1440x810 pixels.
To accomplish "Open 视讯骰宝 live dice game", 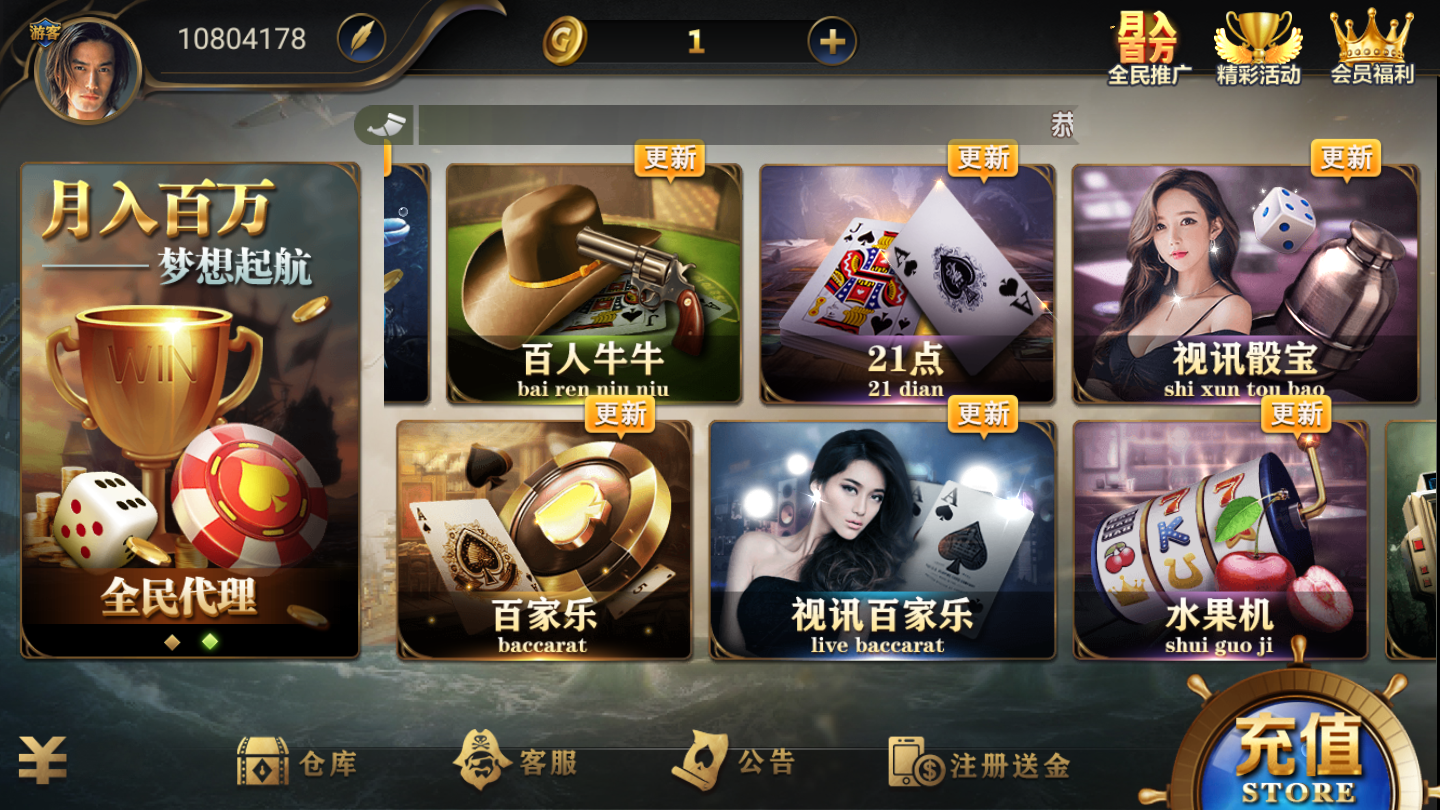I will pos(1245,284).
